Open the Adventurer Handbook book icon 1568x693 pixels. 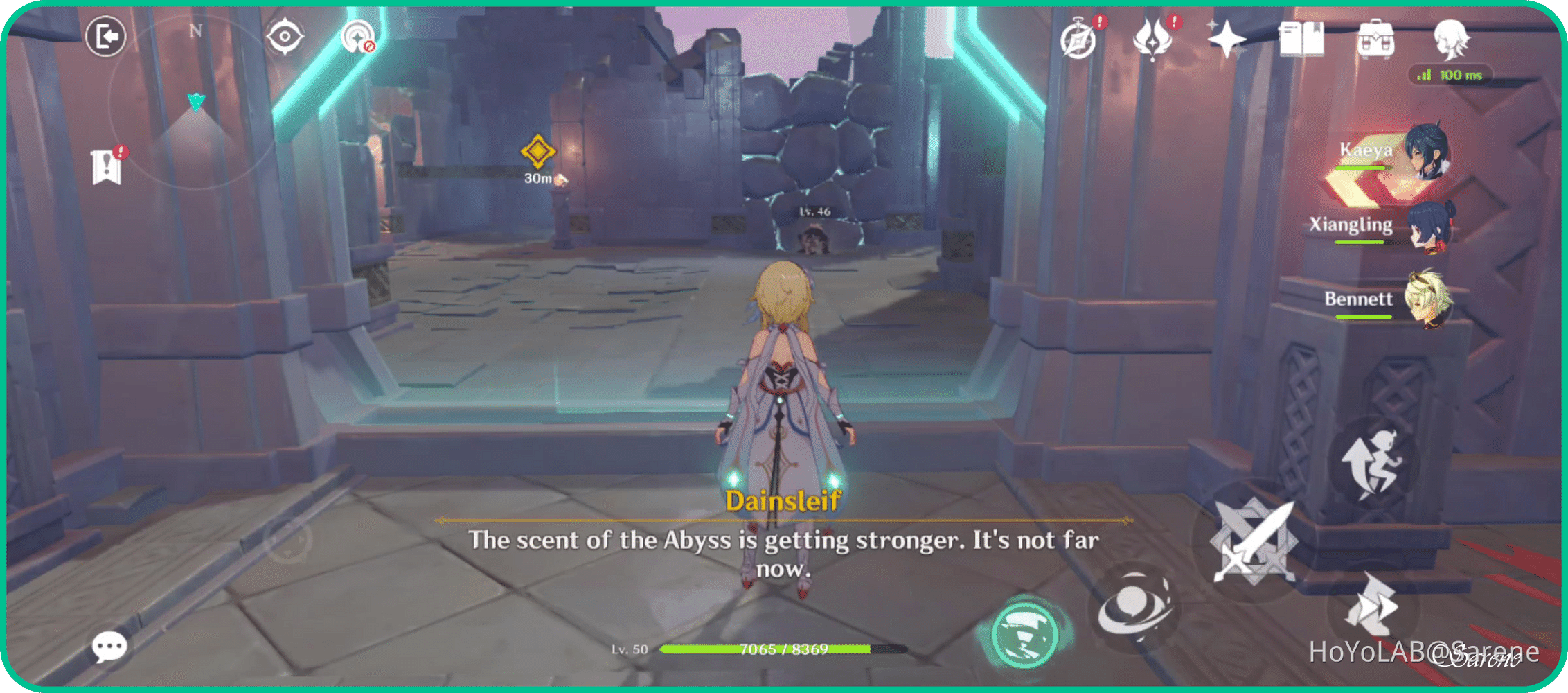click(1301, 40)
